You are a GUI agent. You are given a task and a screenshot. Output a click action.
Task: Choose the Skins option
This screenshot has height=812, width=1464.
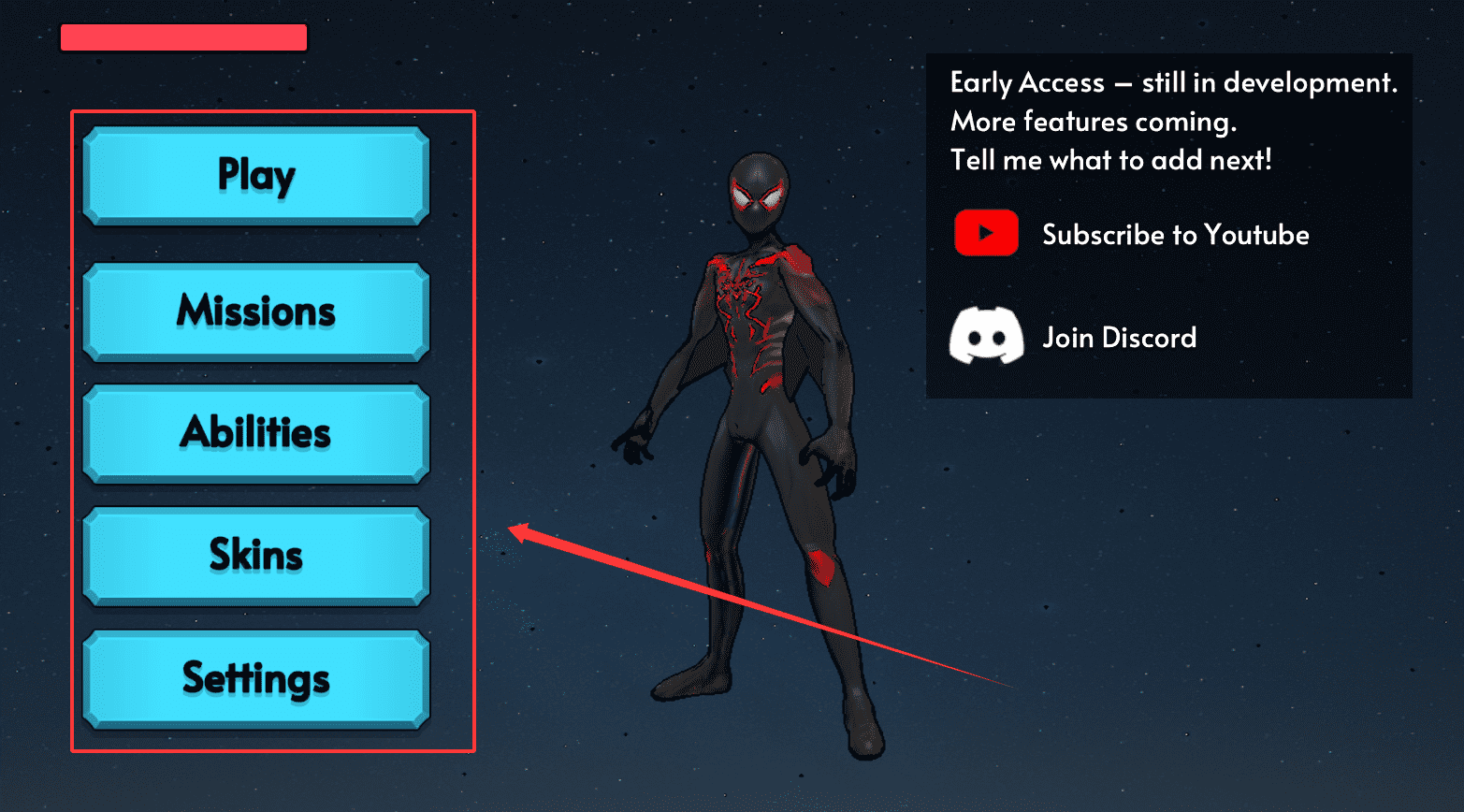(255, 556)
